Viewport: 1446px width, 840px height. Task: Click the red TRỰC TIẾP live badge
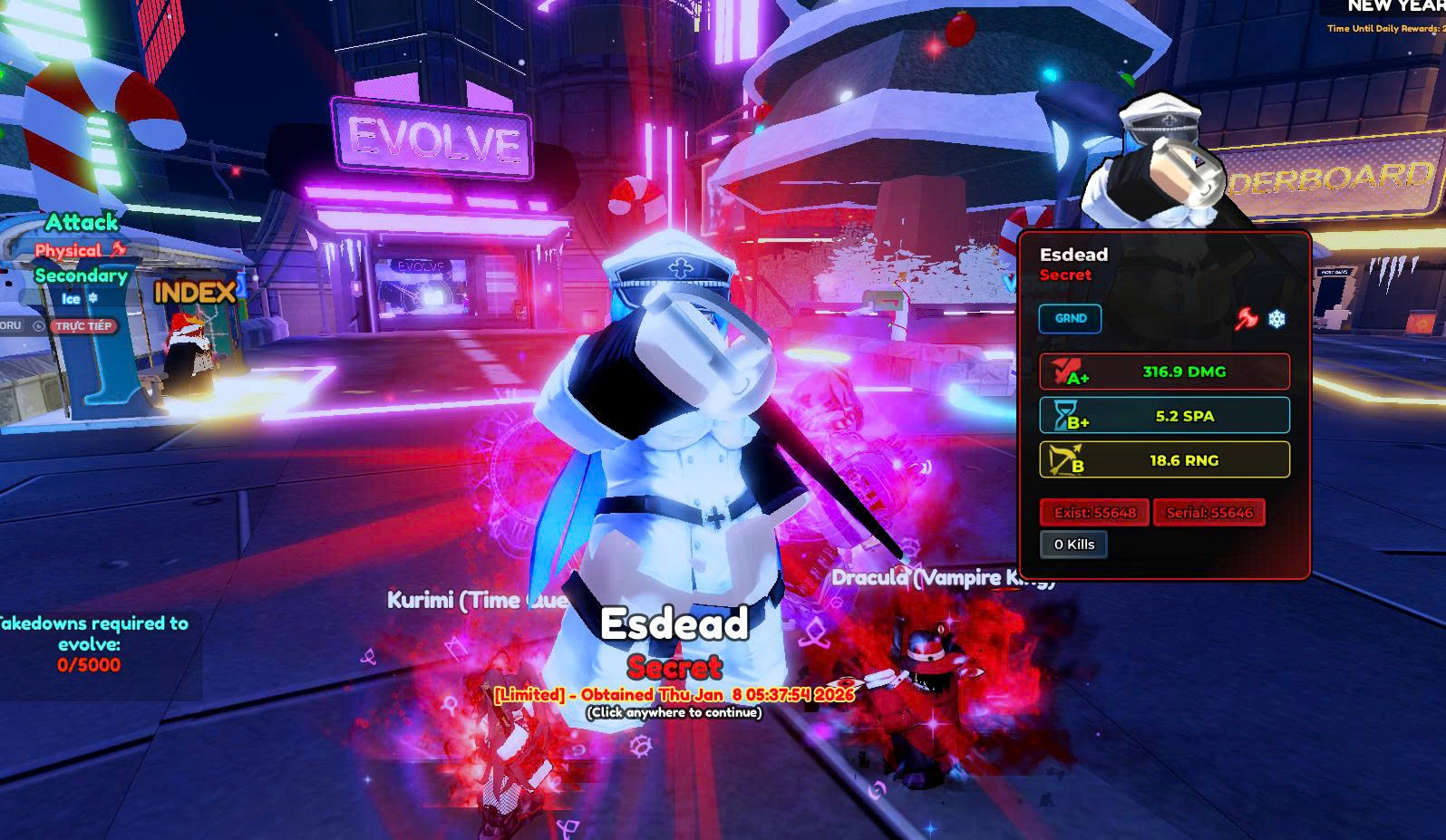coord(83,326)
